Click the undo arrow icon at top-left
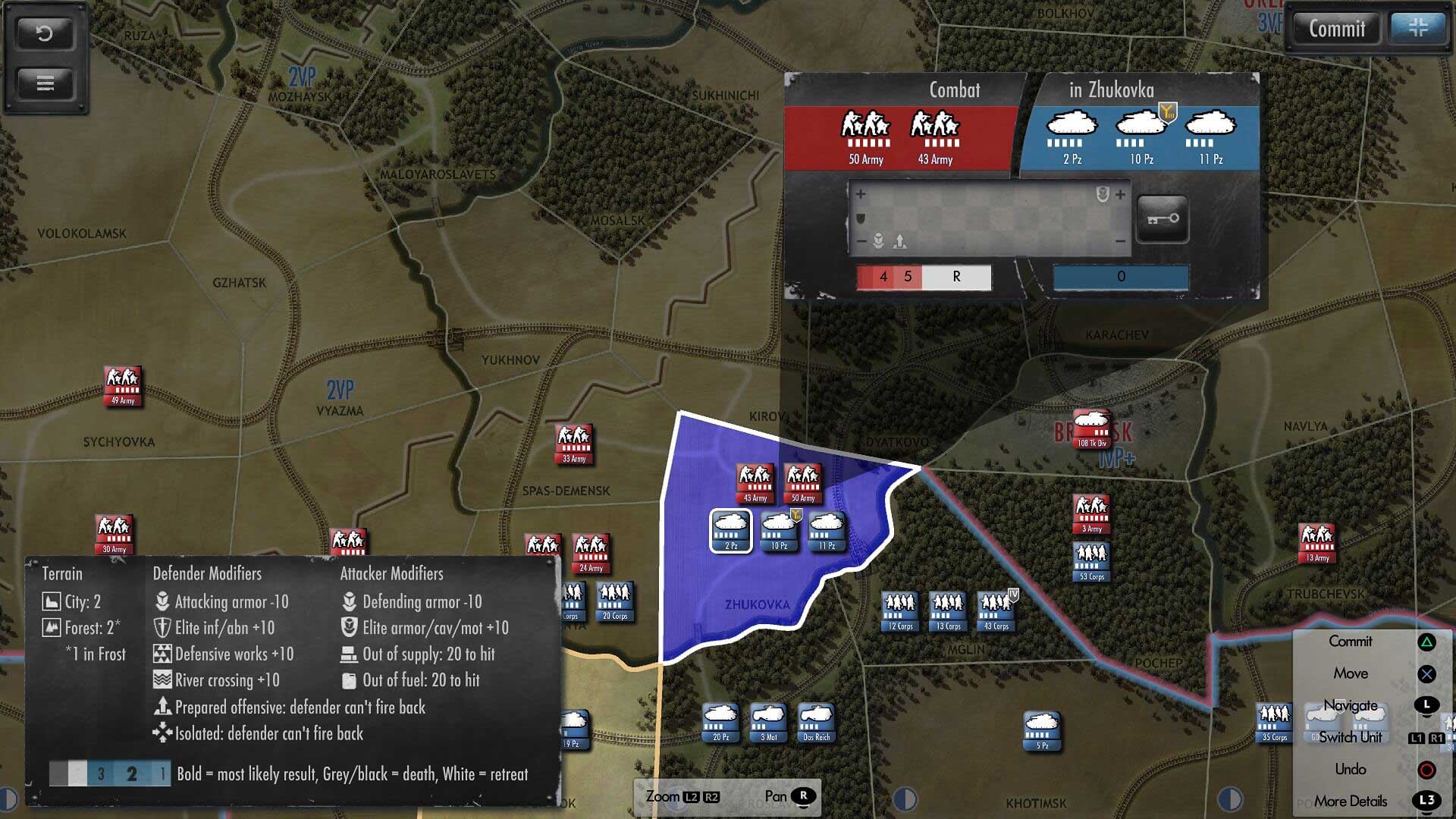Image resolution: width=1456 pixels, height=819 pixels. (44, 33)
